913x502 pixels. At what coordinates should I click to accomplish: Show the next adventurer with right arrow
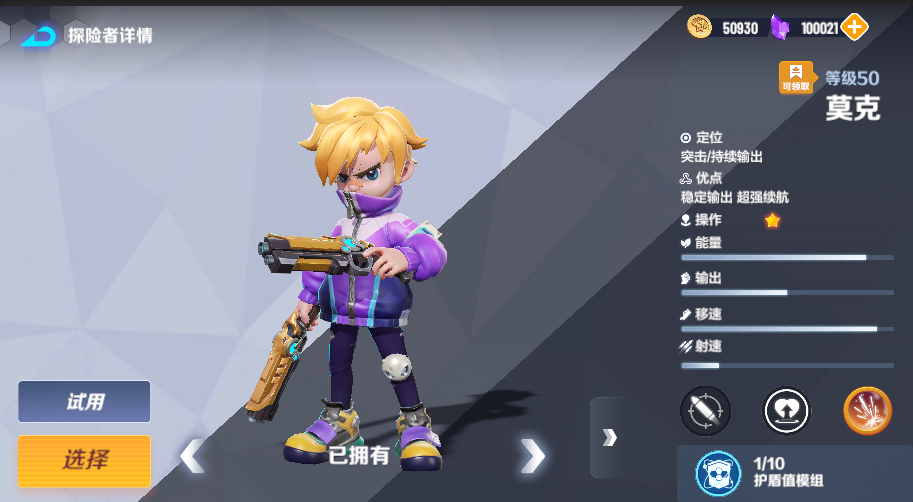[x=532, y=456]
